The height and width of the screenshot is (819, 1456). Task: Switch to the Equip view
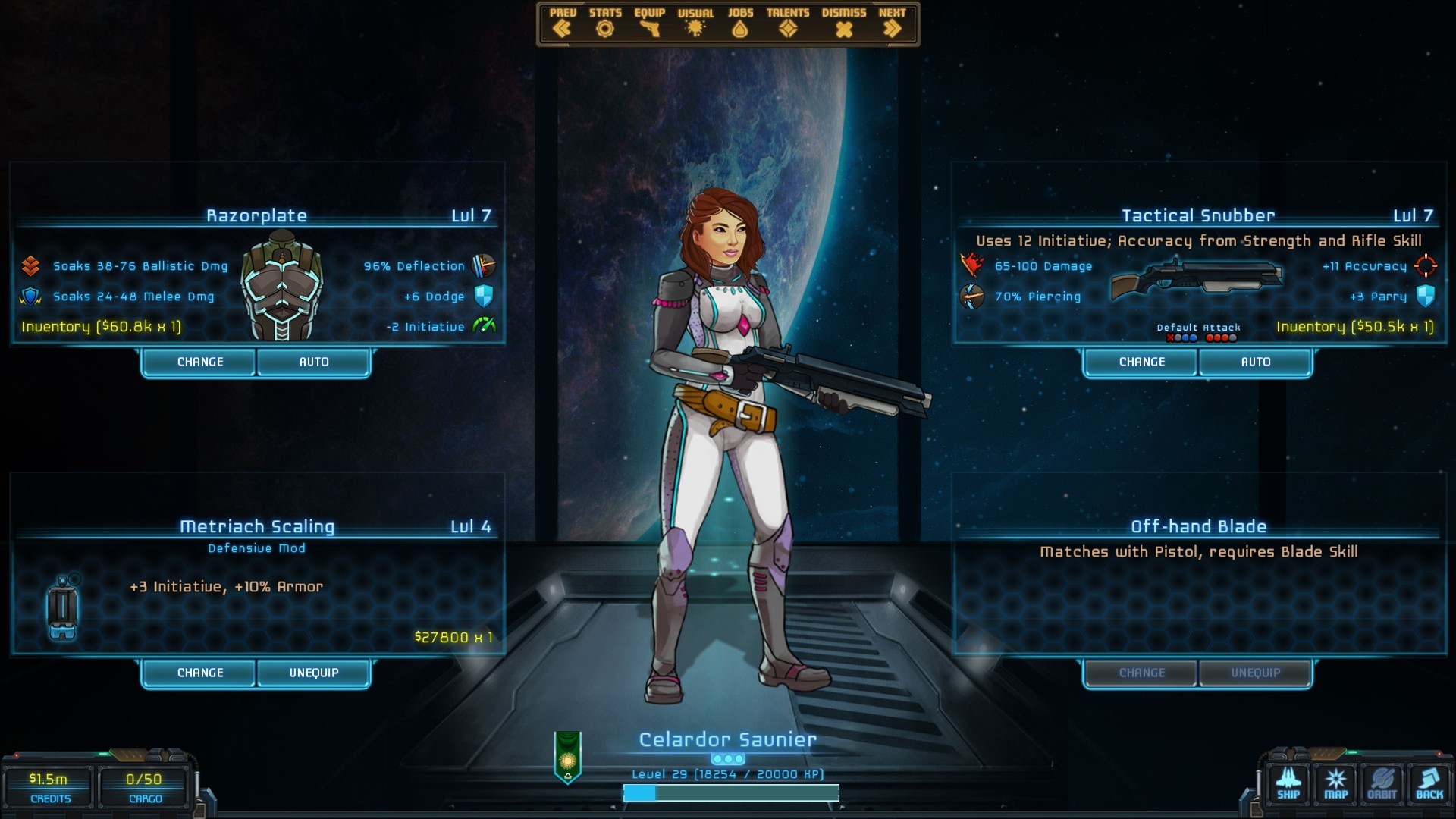(x=649, y=23)
